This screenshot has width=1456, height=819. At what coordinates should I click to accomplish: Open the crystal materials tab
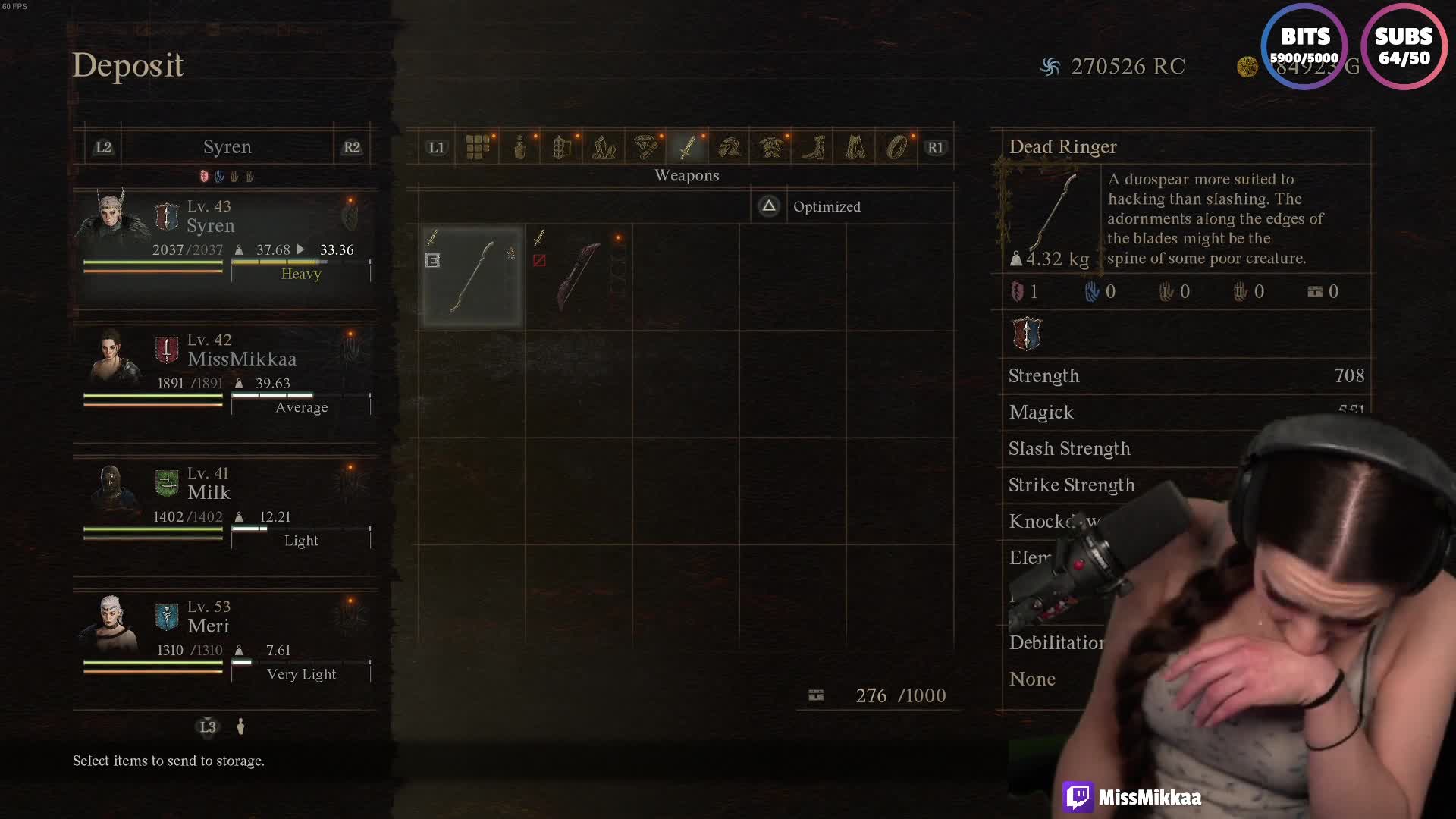click(604, 147)
